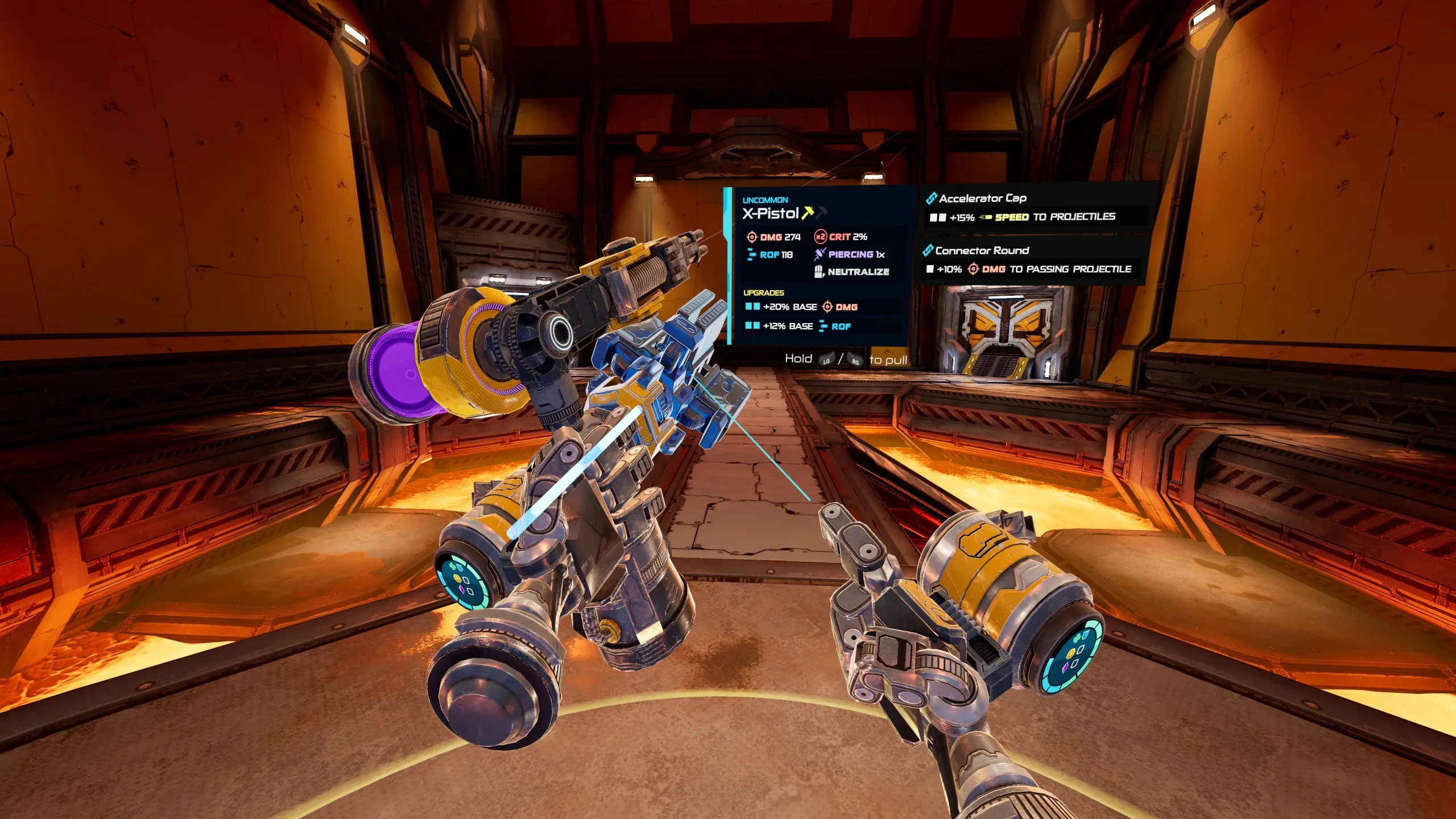This screenshot has width=1456, height=819.
Task: Choose the Accelerator Cap mod entry
Action: [x=1035, y=208]
